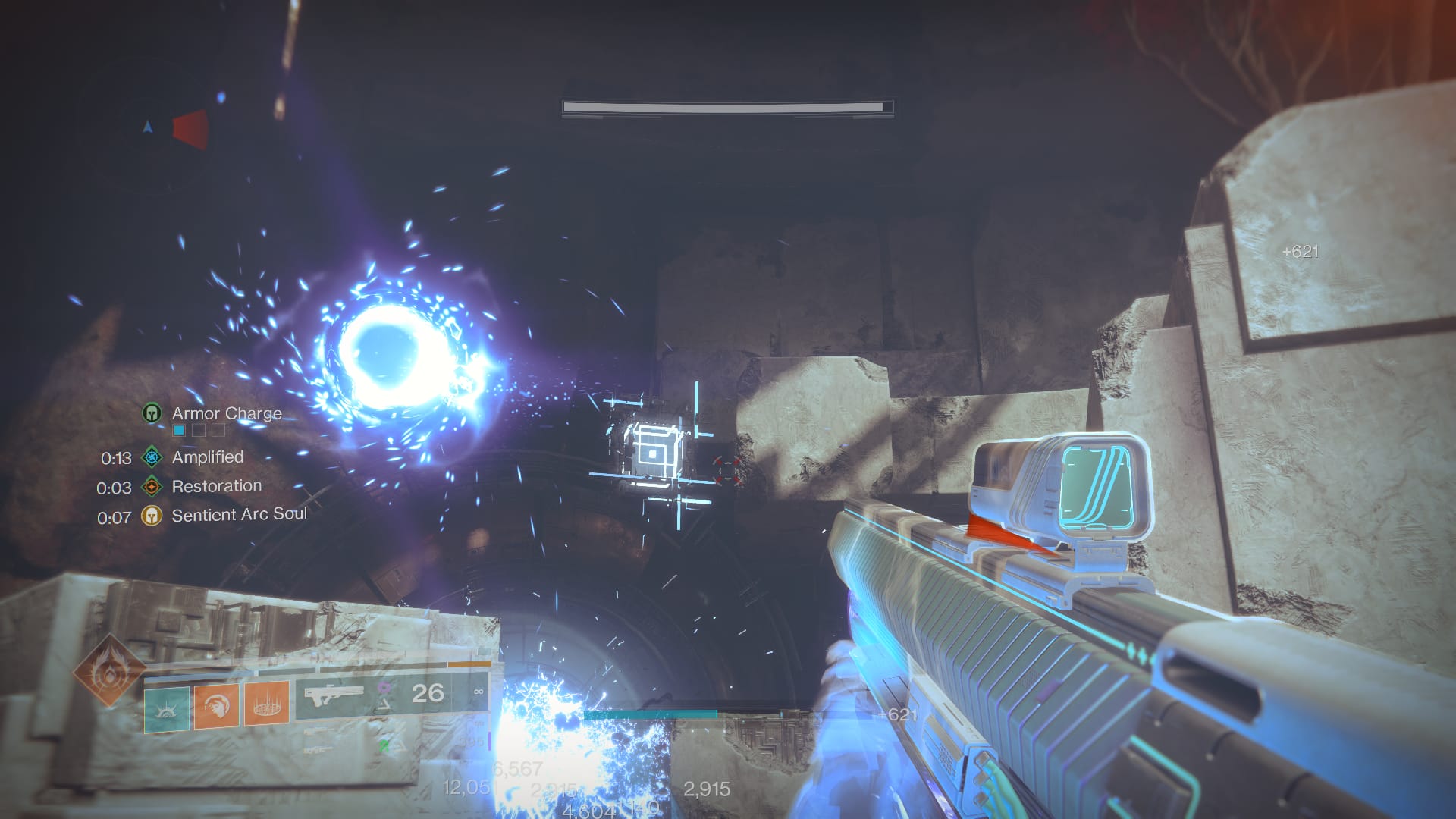Click the Armor Charge helmet icon

click(x=152, y=413)
